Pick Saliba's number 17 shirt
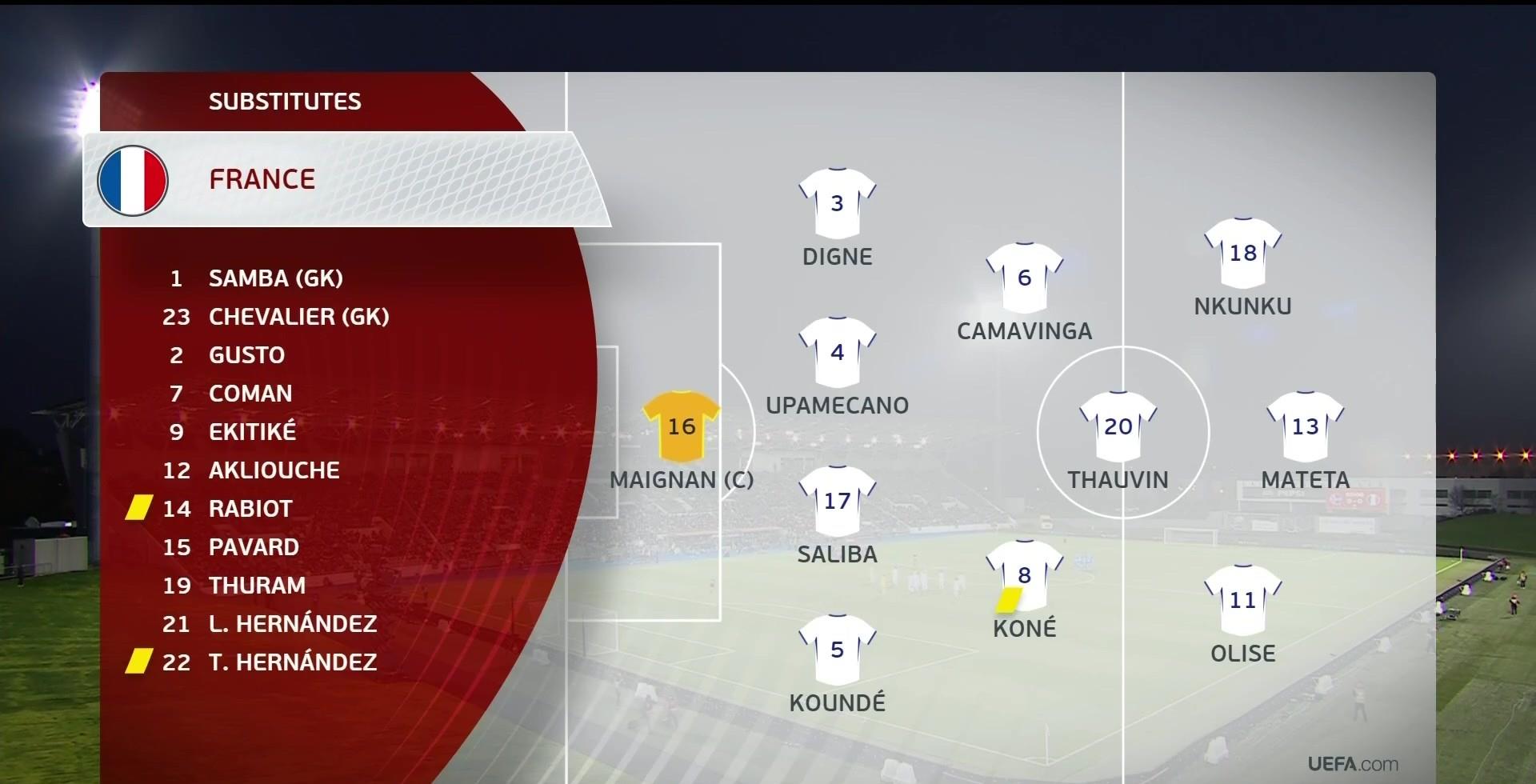The image size is (1536, 784). (837, 501)
